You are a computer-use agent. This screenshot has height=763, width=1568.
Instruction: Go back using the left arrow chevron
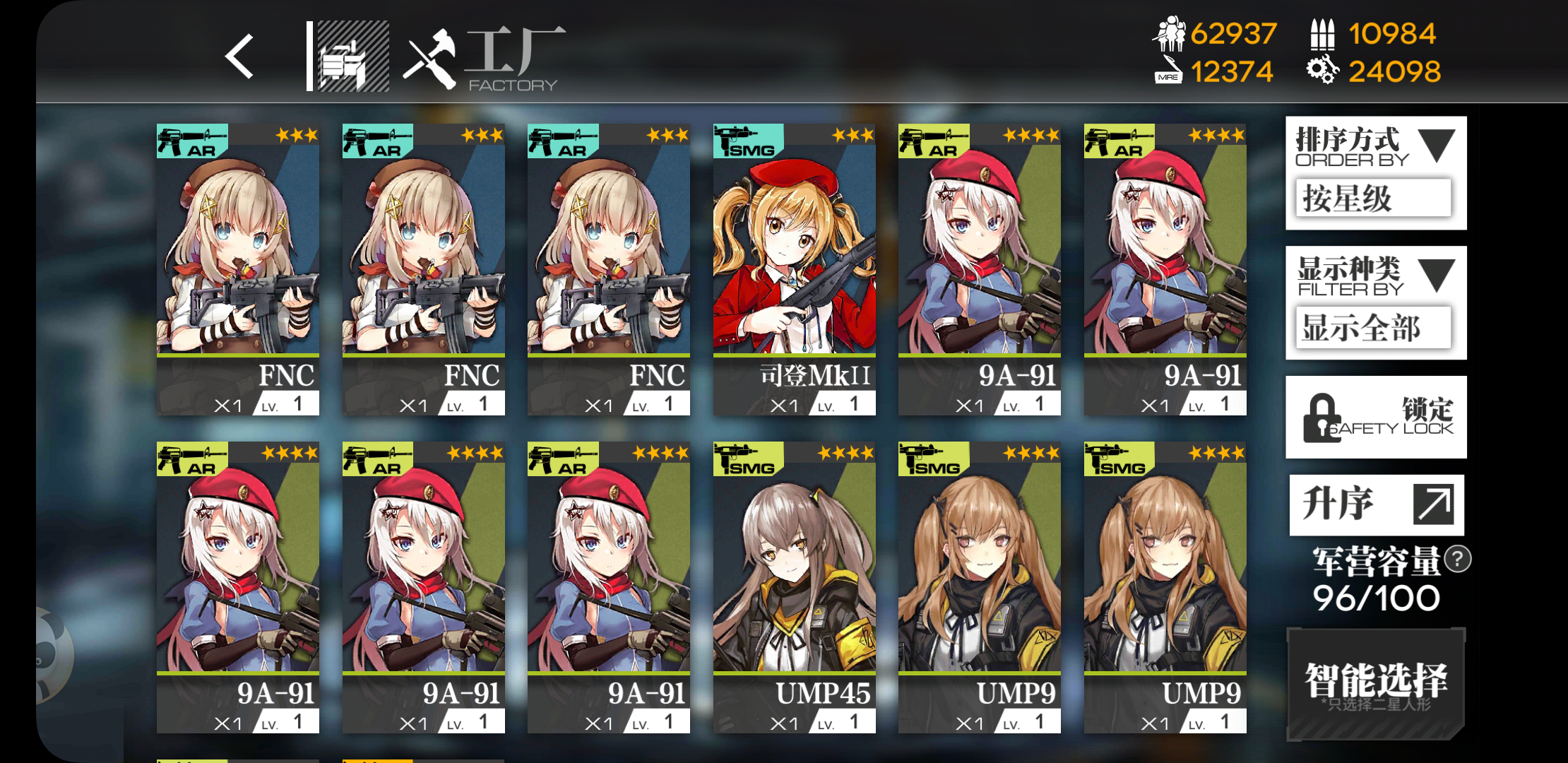(238, 57)
